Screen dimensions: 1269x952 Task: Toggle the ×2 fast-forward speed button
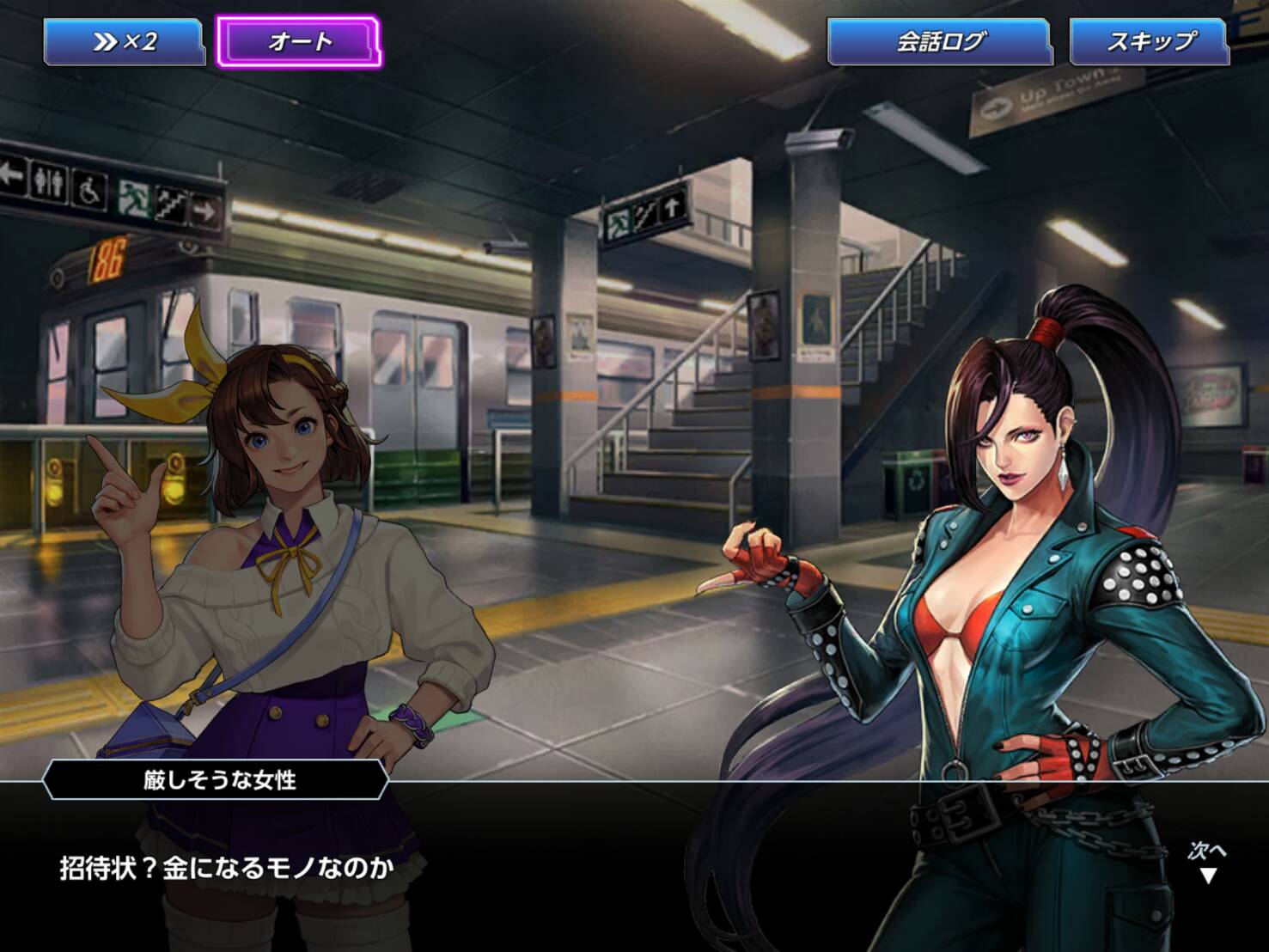pyautogui.click(x=125, y=42)
